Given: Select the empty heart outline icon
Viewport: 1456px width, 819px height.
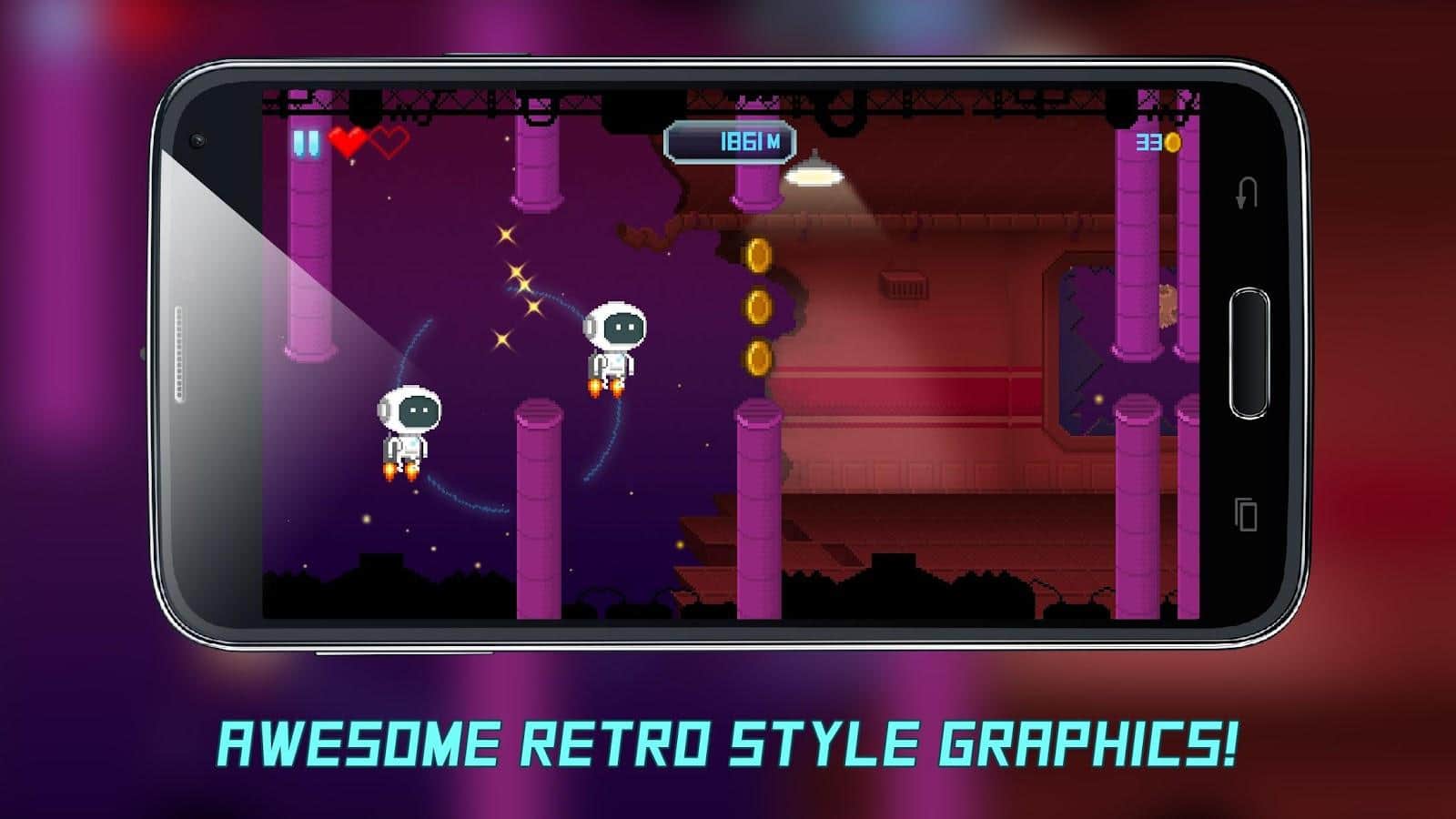Looking at the screenshot, I should coord(389,143).
